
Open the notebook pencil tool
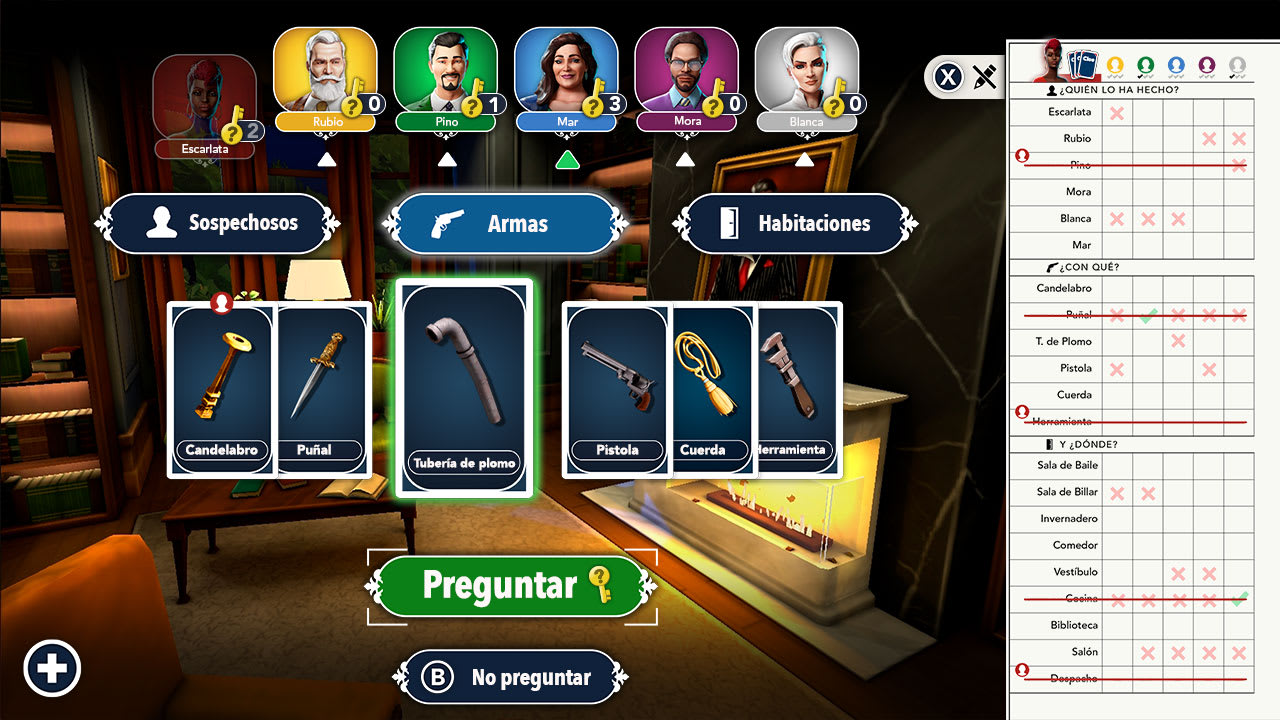[x=984, y=76]
